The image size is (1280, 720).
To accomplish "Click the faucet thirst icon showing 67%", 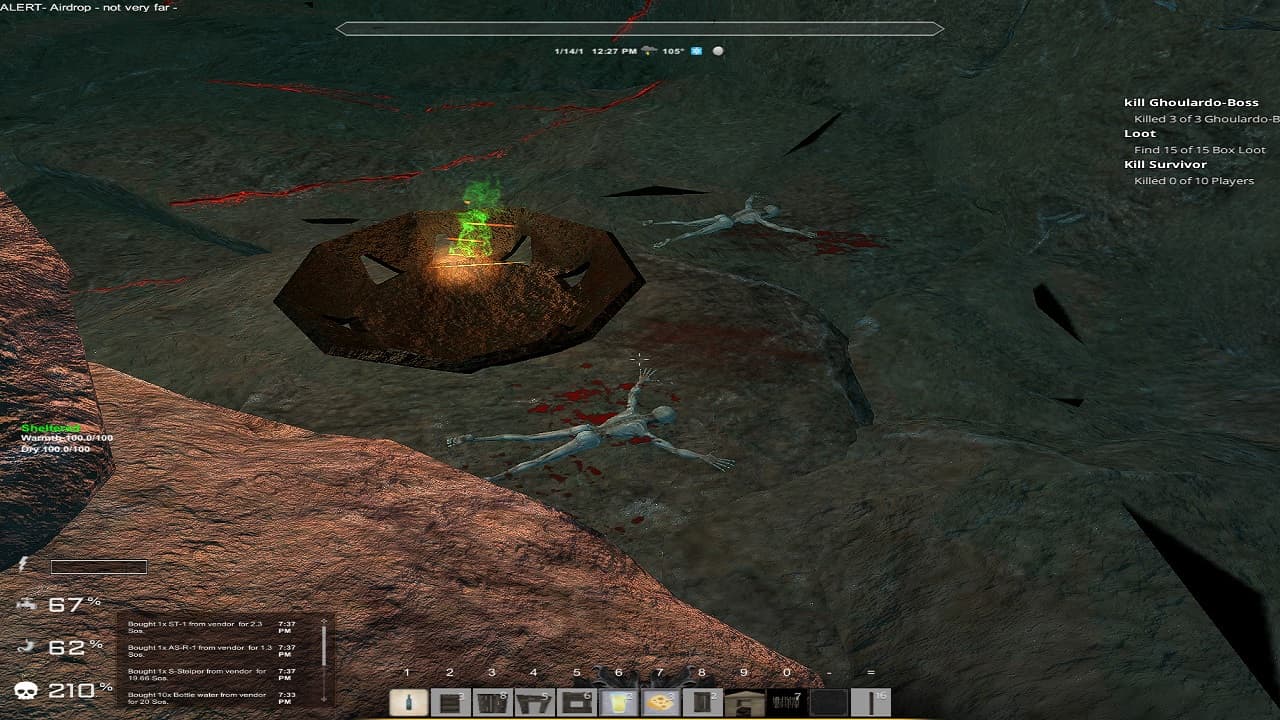I will (x=28, y=604).
